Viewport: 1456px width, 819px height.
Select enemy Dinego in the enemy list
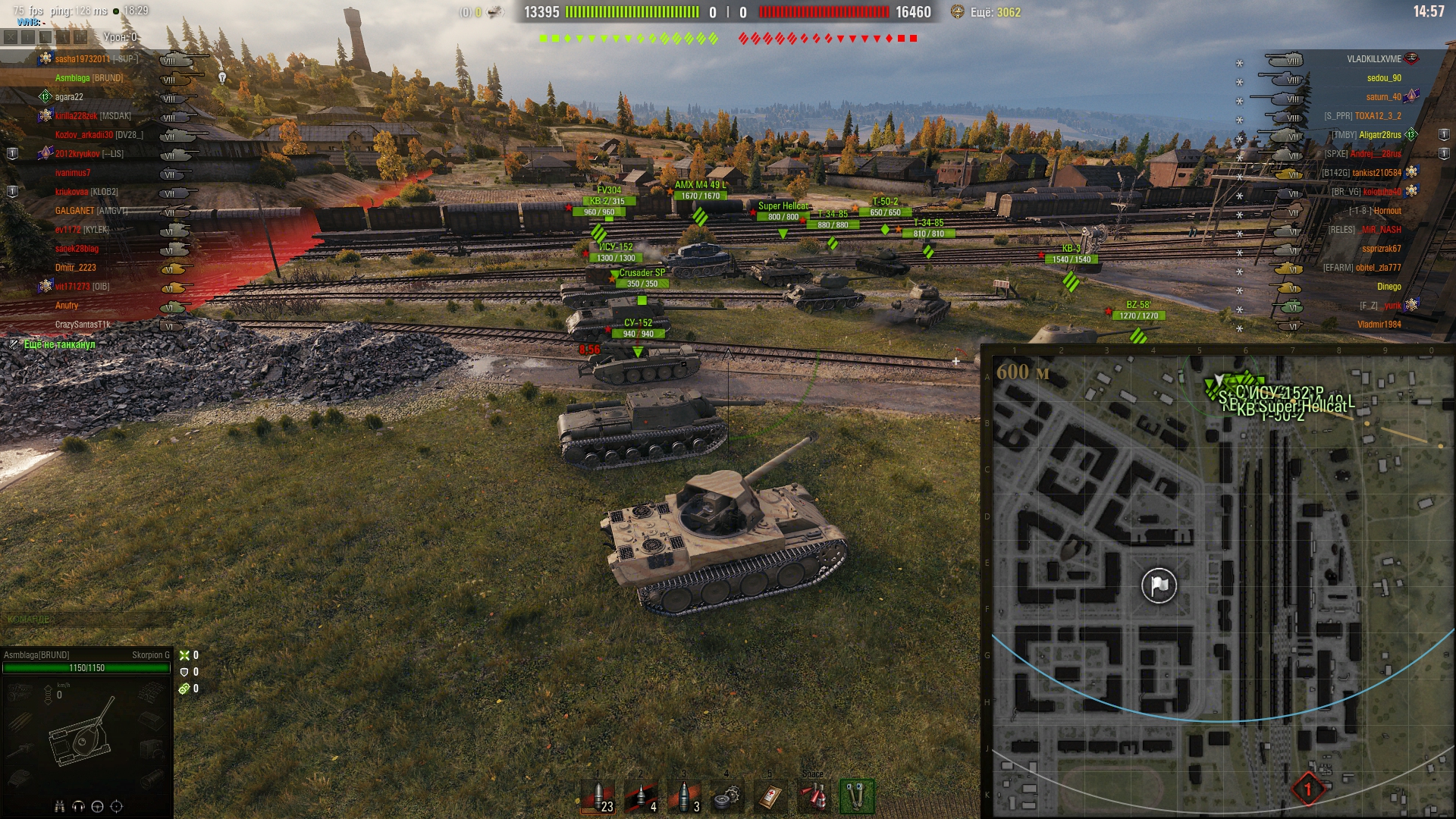1389,287
